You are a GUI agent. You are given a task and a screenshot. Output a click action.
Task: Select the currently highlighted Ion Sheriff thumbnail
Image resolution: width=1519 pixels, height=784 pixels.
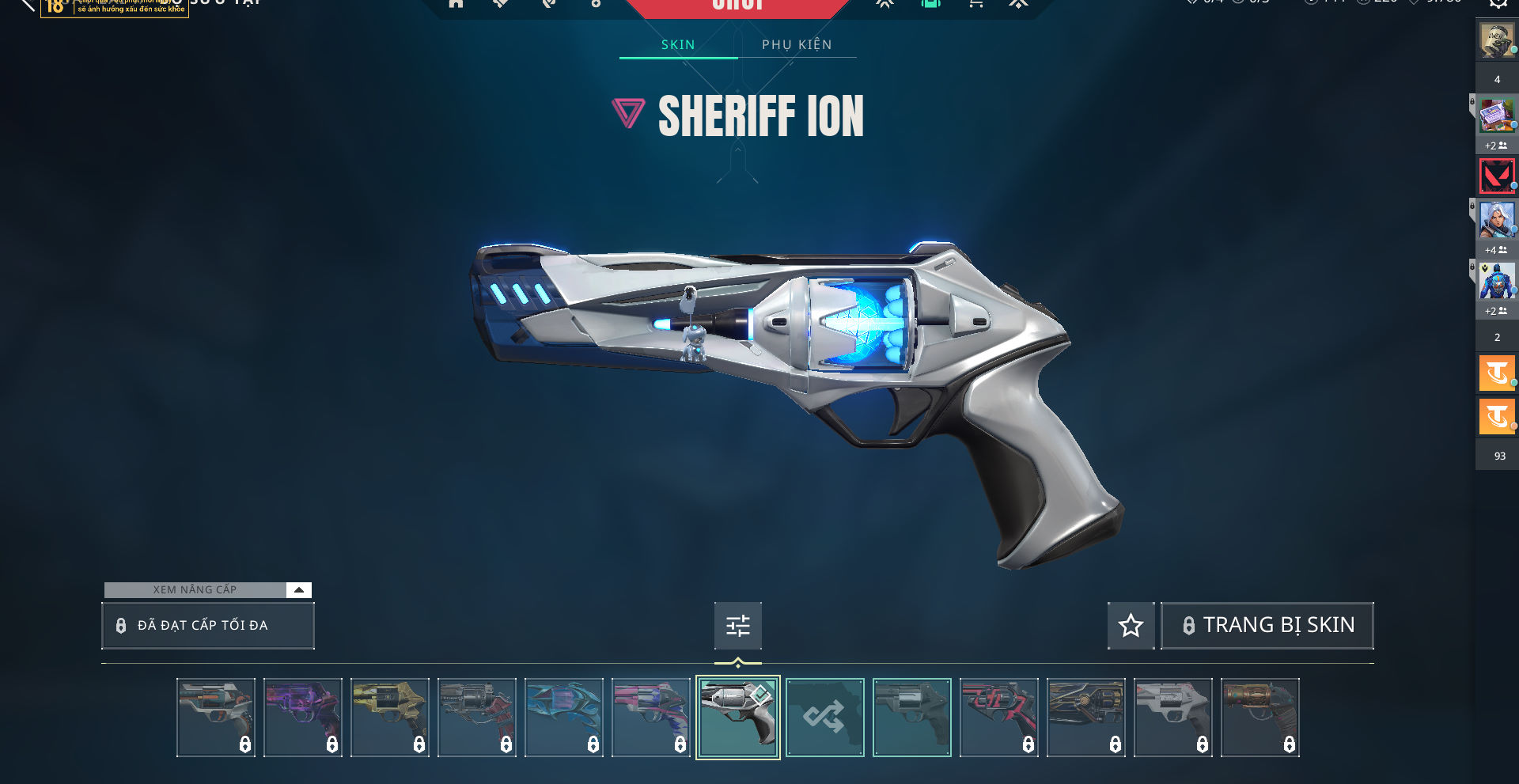click(737, 718)
